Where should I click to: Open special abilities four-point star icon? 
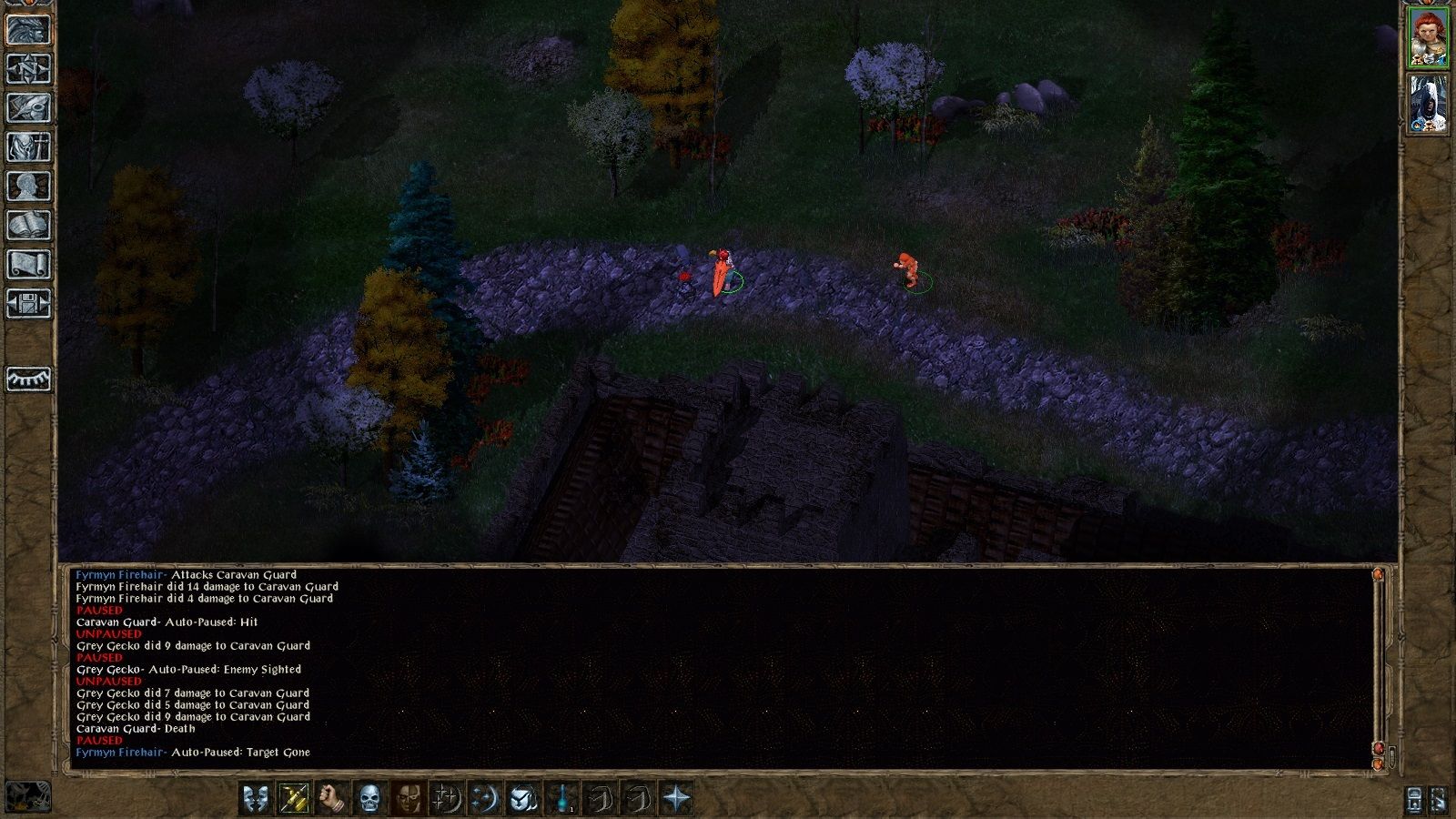677,799
